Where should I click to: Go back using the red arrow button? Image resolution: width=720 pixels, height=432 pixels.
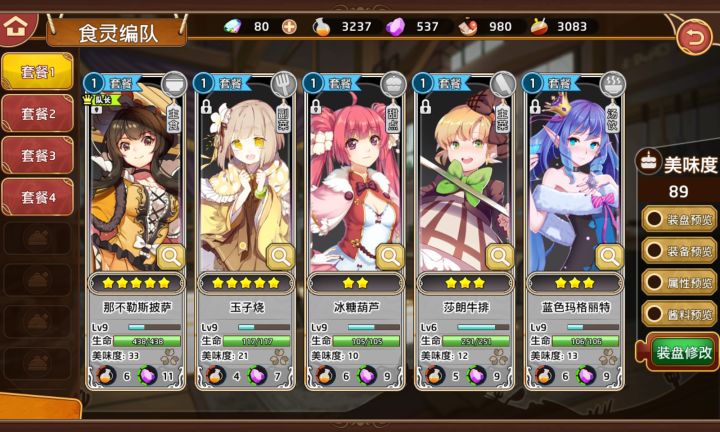click(692, 37)
